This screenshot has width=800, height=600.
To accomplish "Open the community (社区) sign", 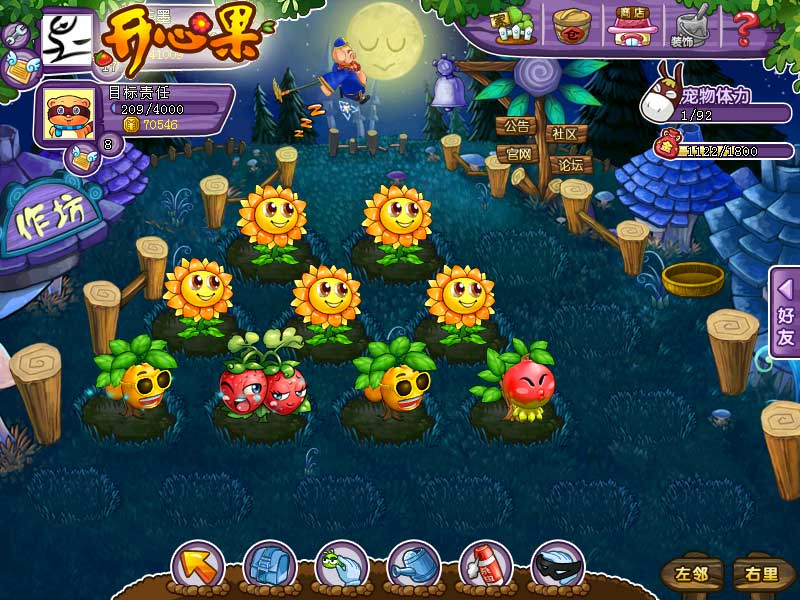I will click(x=565, y=133).
